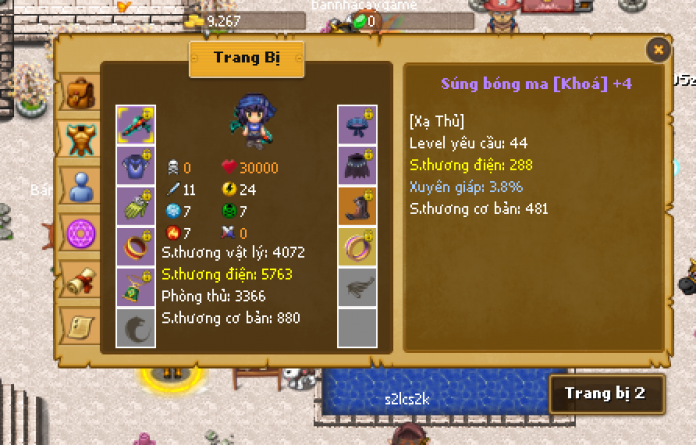Open the red-ribbon scroll tab
Image resolution: width=696 pixels, height=445 pixels.
(x=79, y=280)
